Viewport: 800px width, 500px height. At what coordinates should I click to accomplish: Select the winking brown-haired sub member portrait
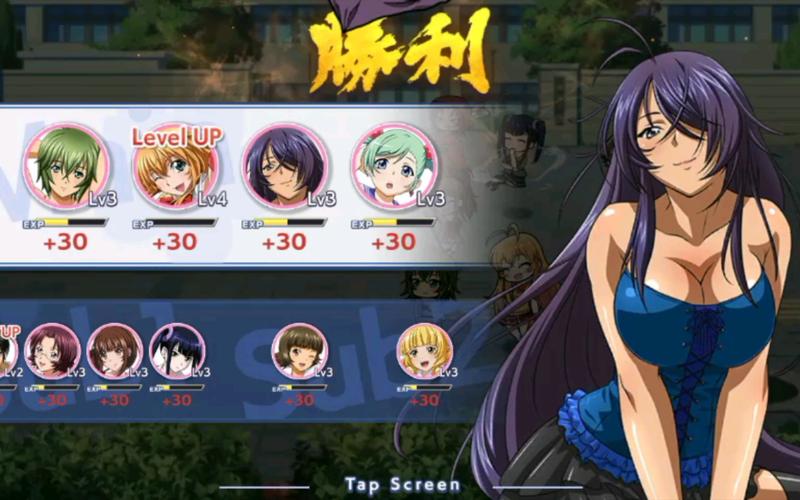[299, 351]
